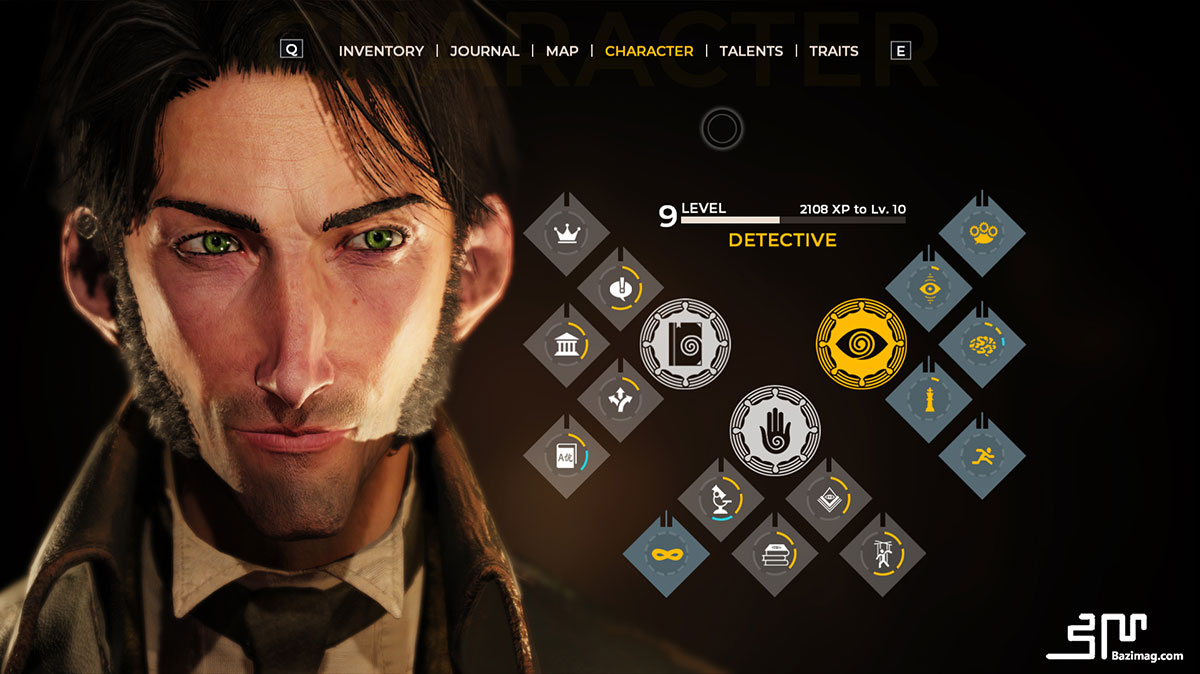
Task: Select the stacked books skill tile
Action: point(775,553)
